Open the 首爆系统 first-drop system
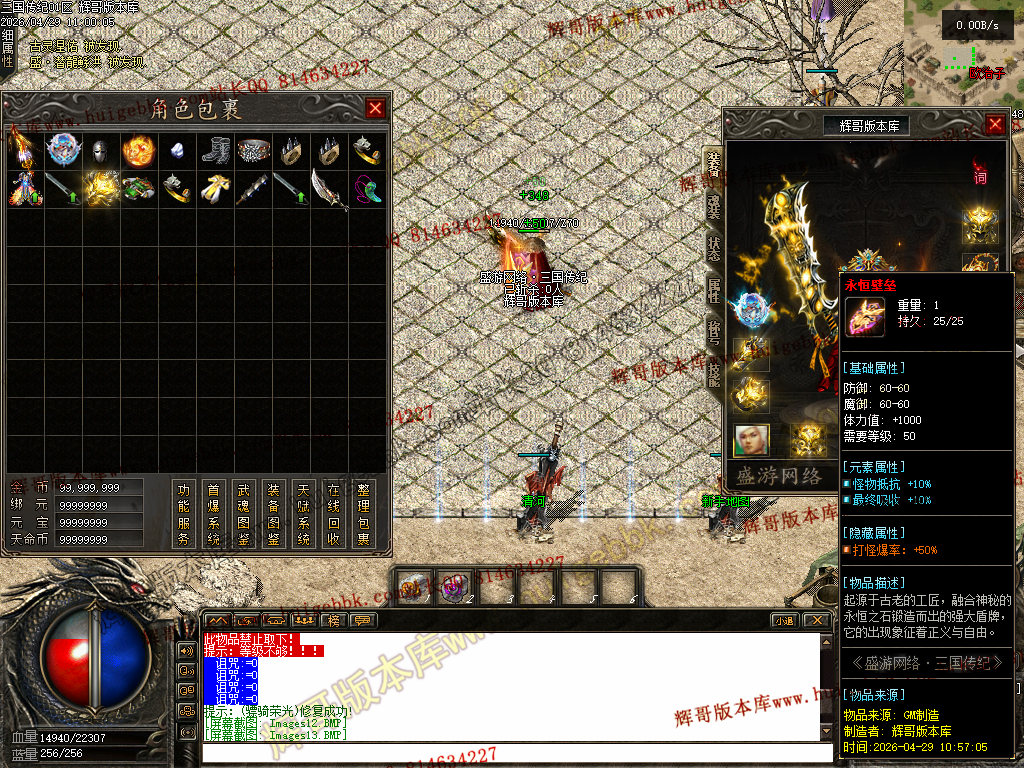This screenshot has width=1024, height=768. [214, 514]
